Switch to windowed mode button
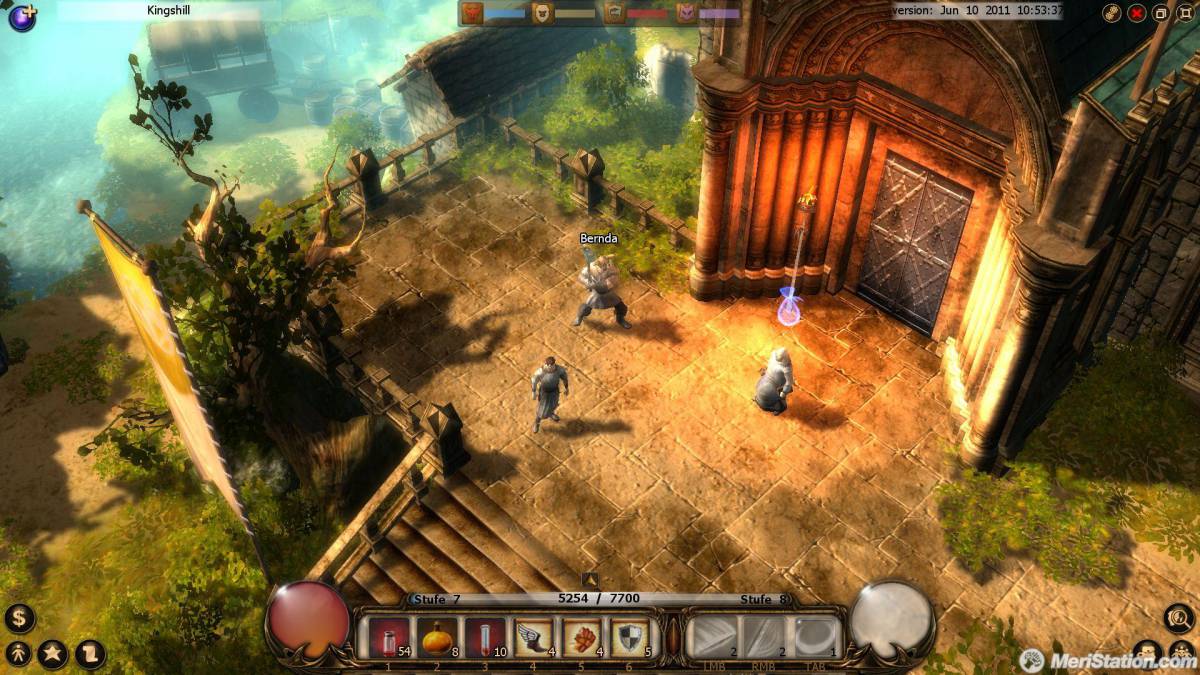This screenshot has height=675, width=1200. pyautogui.click(x=1161, y=13)
